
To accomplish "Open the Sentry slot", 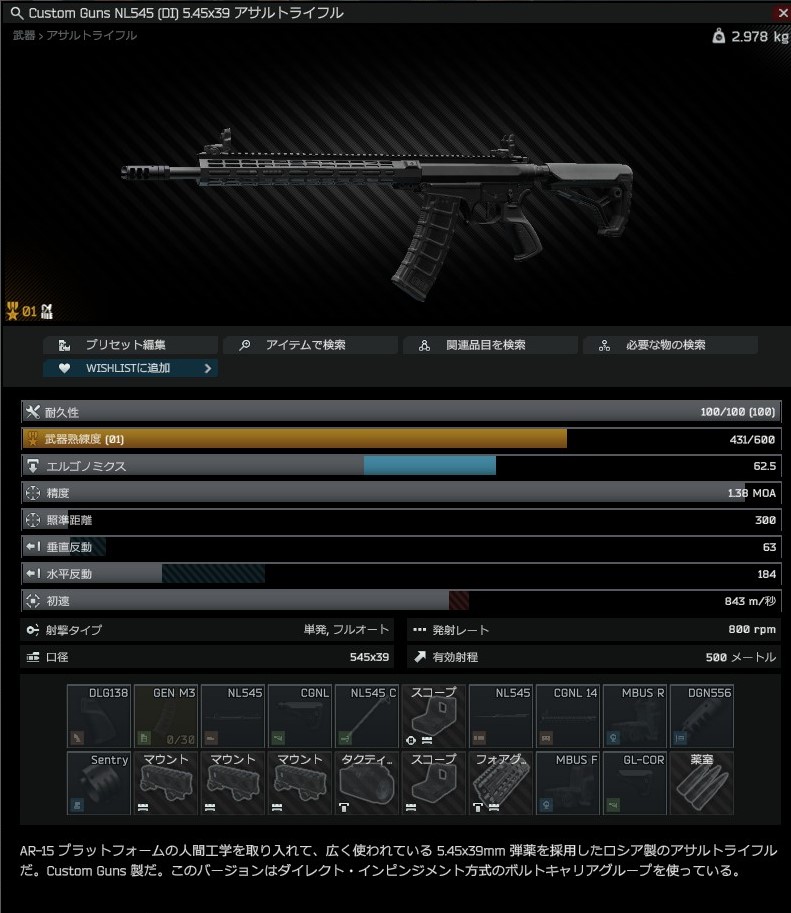I will pos(99,783).
